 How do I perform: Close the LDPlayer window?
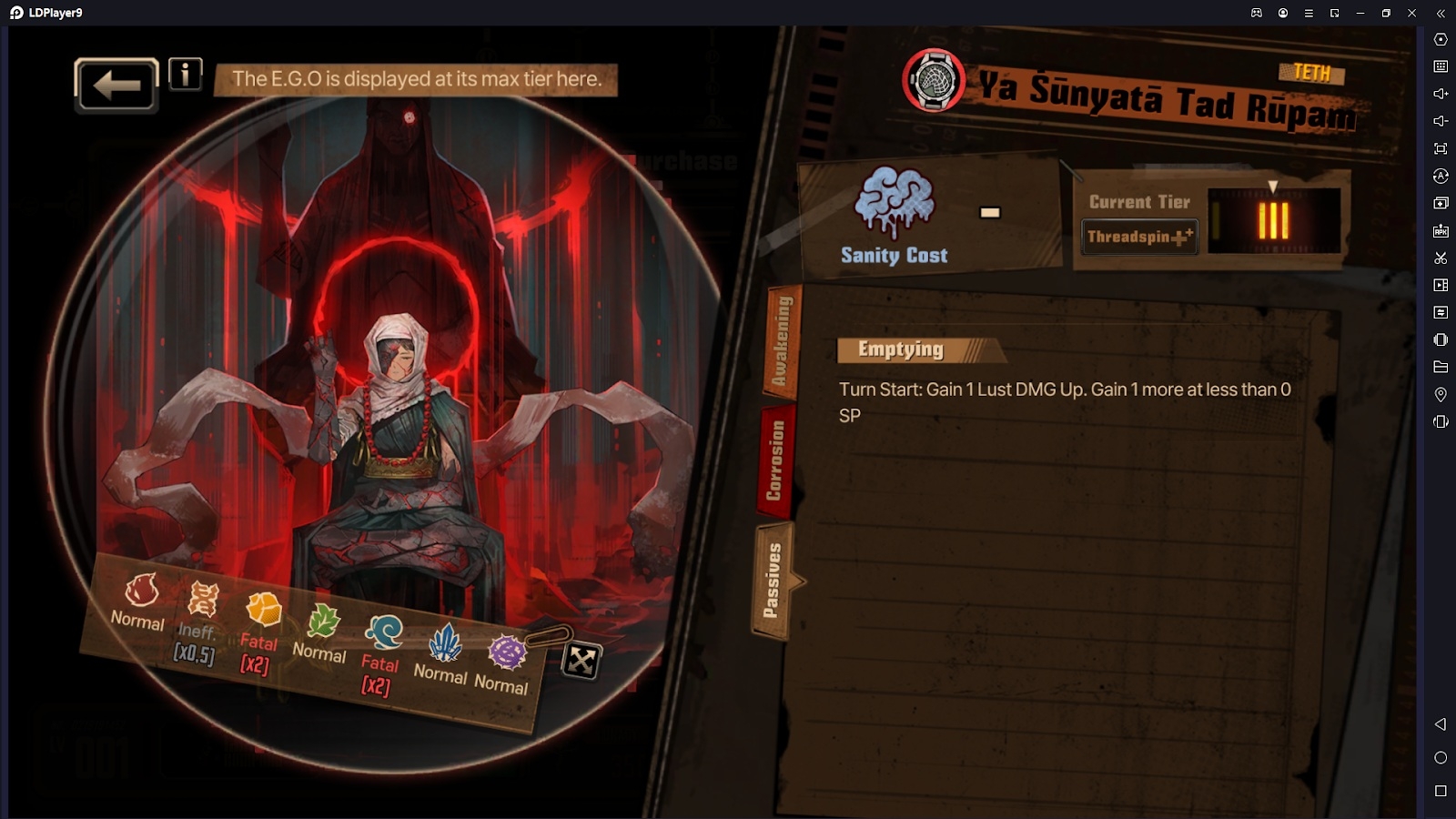coord(1412,13)
